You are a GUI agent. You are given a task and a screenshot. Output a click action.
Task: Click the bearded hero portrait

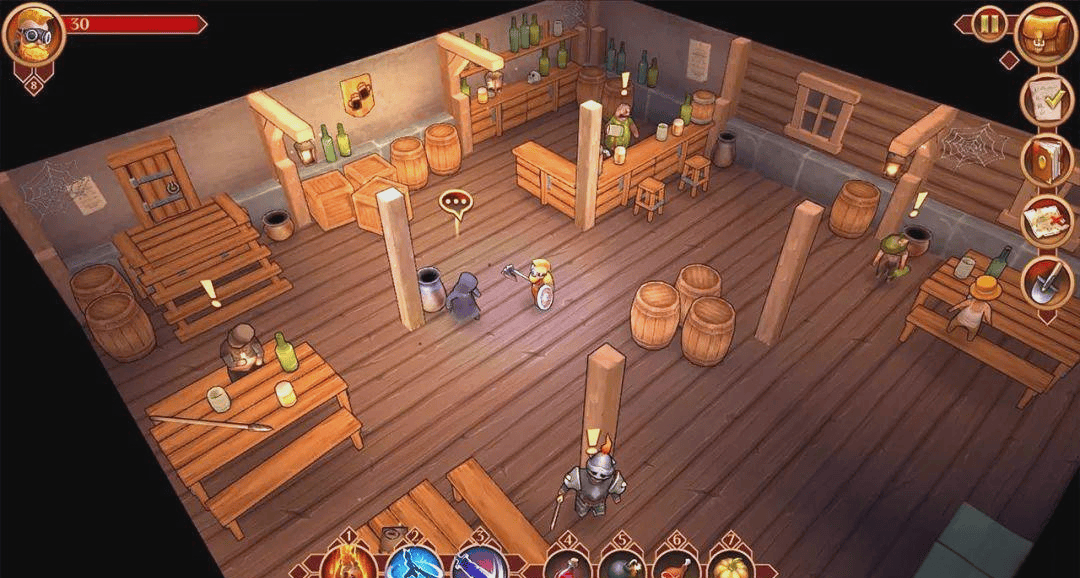click(x=33, y=35)
